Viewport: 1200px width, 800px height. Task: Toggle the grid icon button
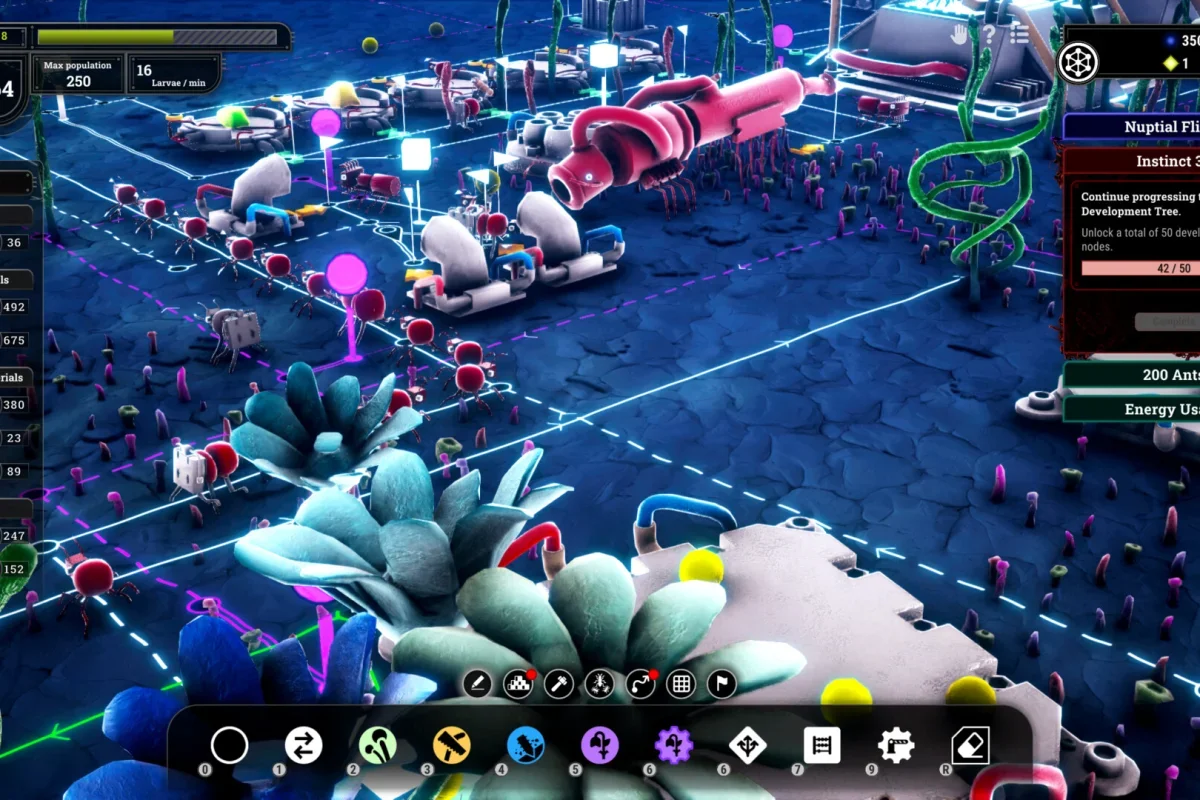click(x=681, y=684)
